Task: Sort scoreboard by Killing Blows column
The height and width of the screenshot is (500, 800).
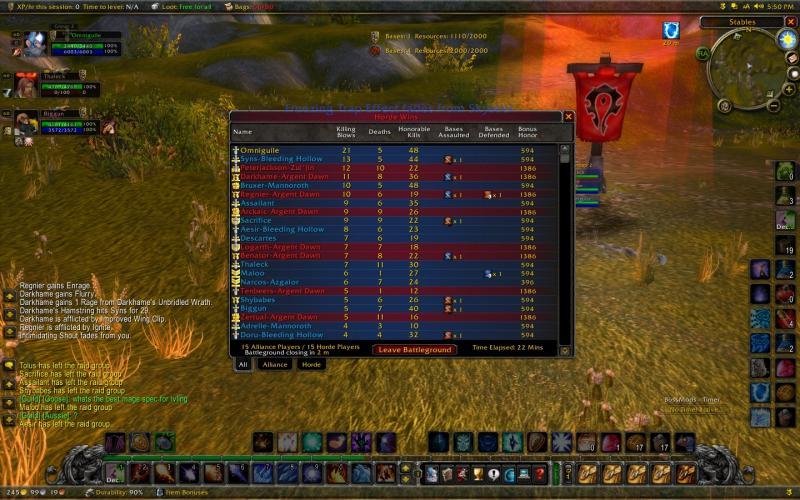Action: [x=346, y=131]
